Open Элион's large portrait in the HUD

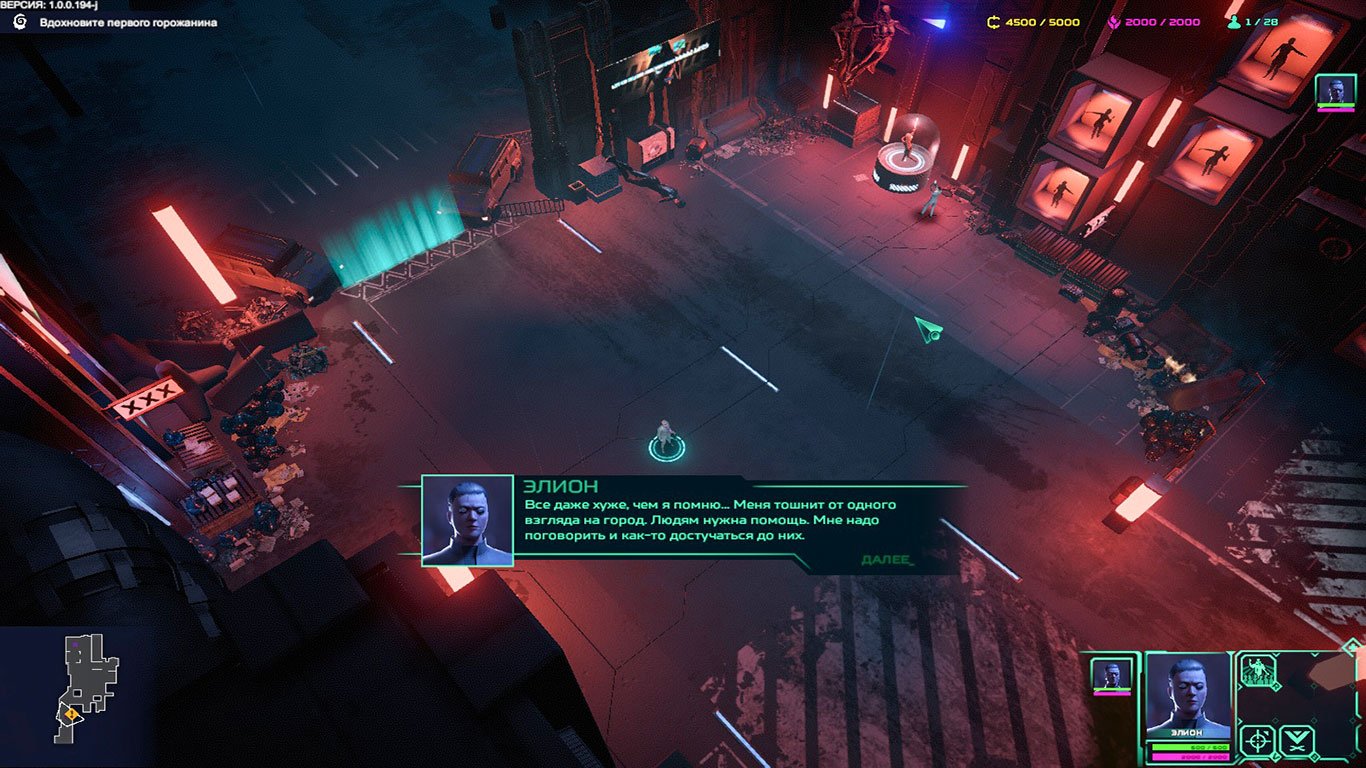1187,698
